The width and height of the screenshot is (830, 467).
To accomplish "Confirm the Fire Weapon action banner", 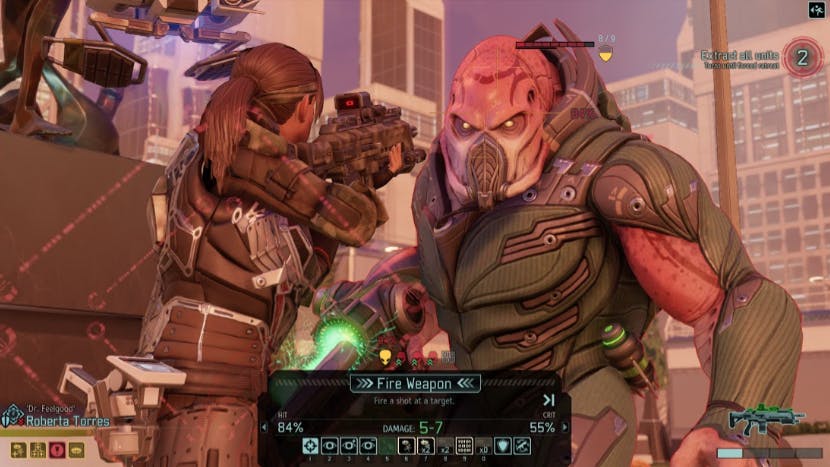I will coord(415,383).
